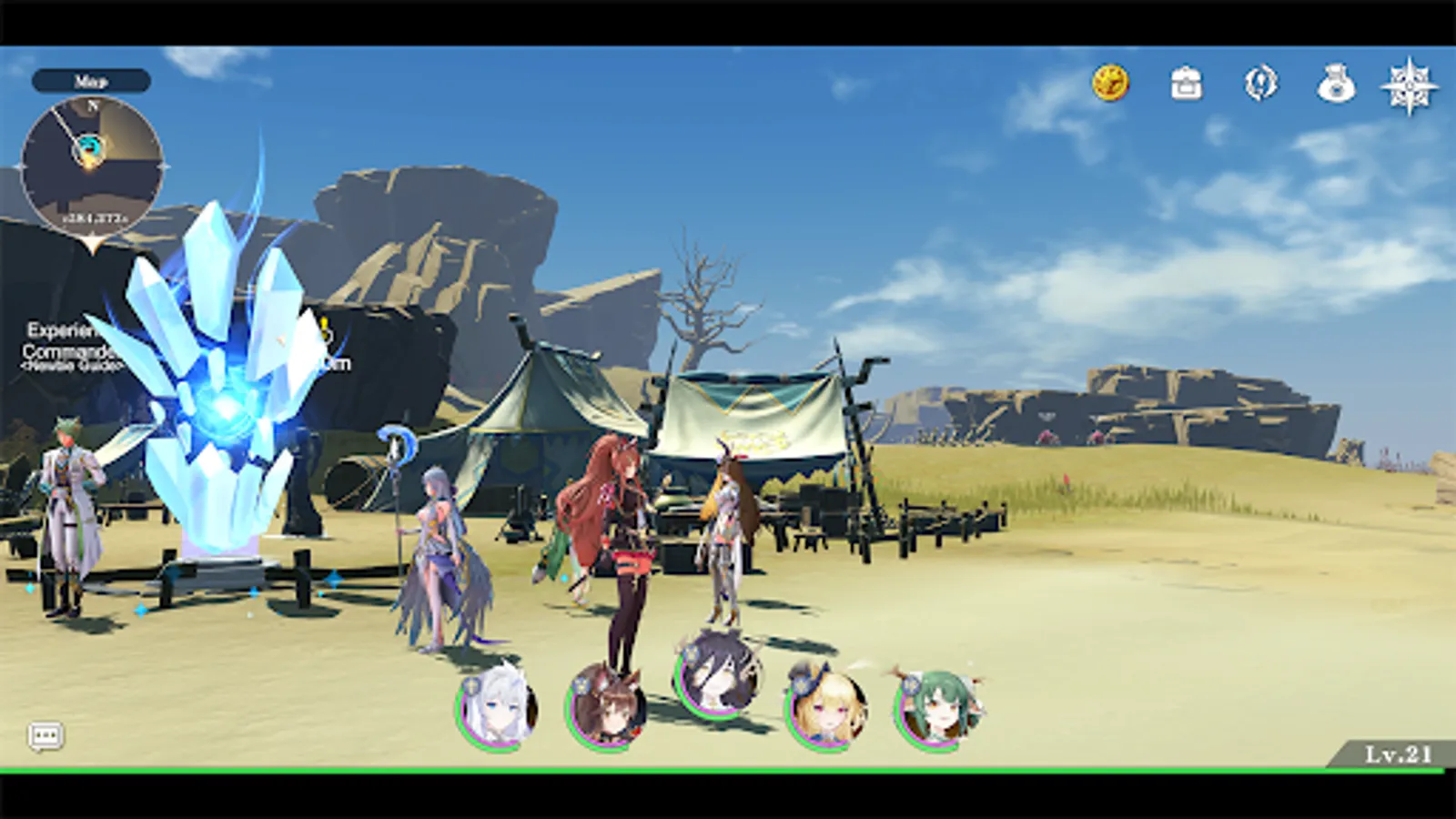1456x819 pixels.
Task: Click the N compass marker on the minimap
Action: (91, 105)
